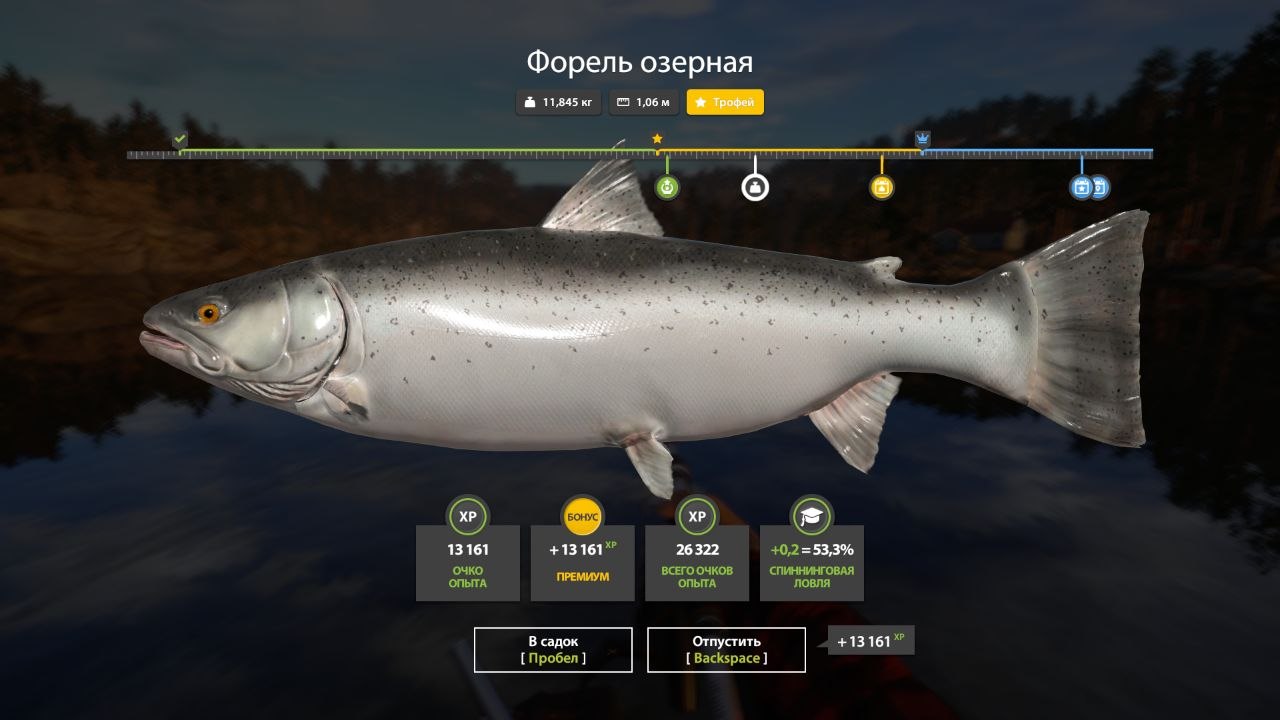Click the gold star above the measurement scale

tap(657, 140)
